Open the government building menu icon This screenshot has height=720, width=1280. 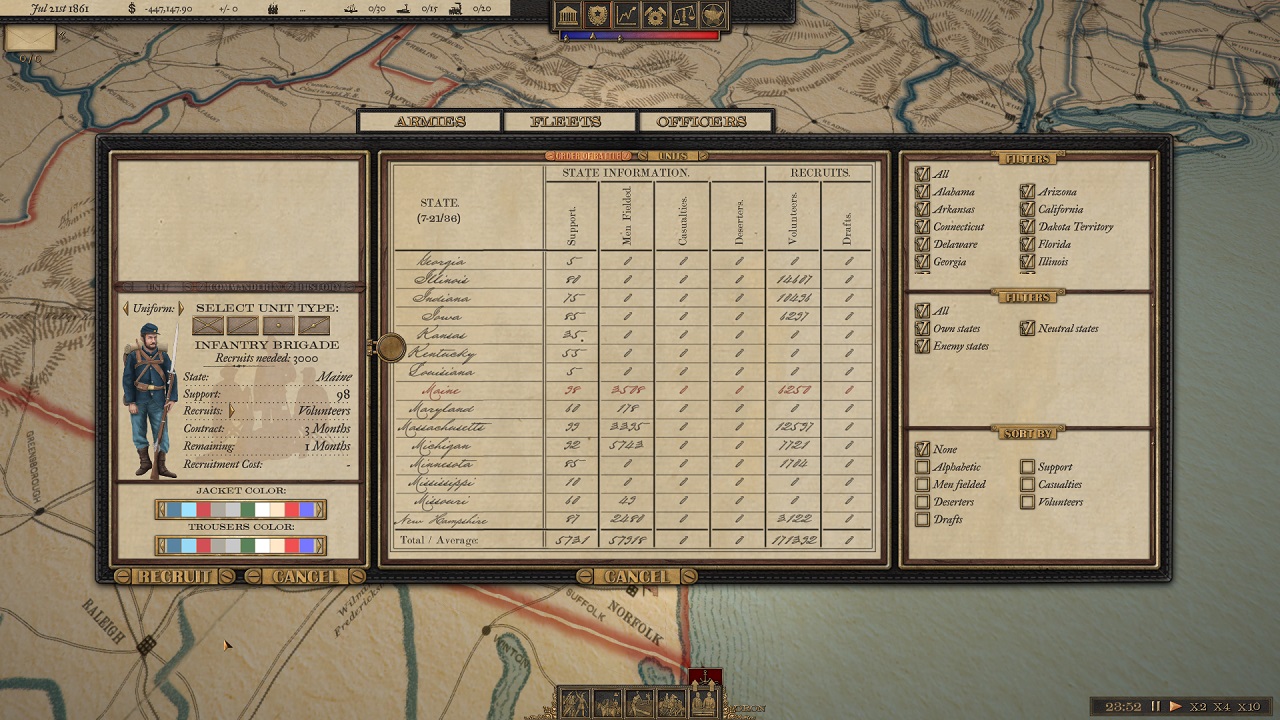point(569,15)
